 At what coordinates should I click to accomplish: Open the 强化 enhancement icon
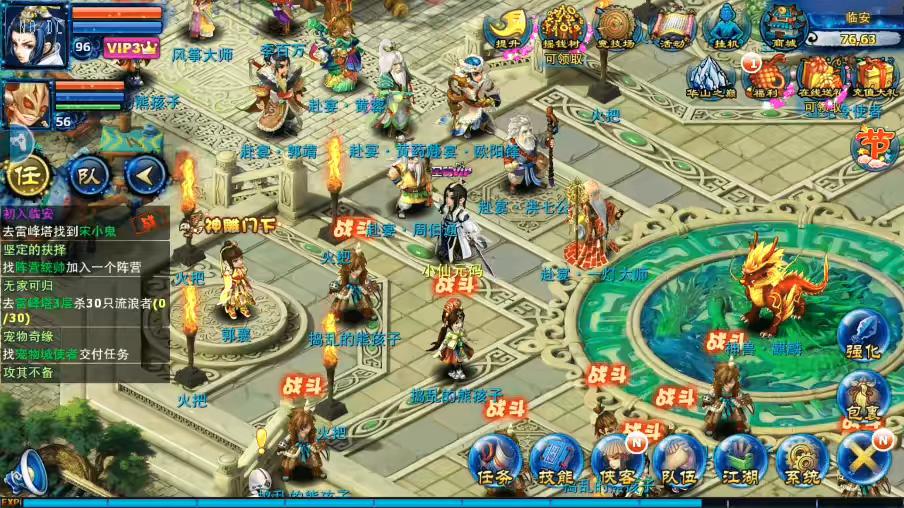[862, 336]
